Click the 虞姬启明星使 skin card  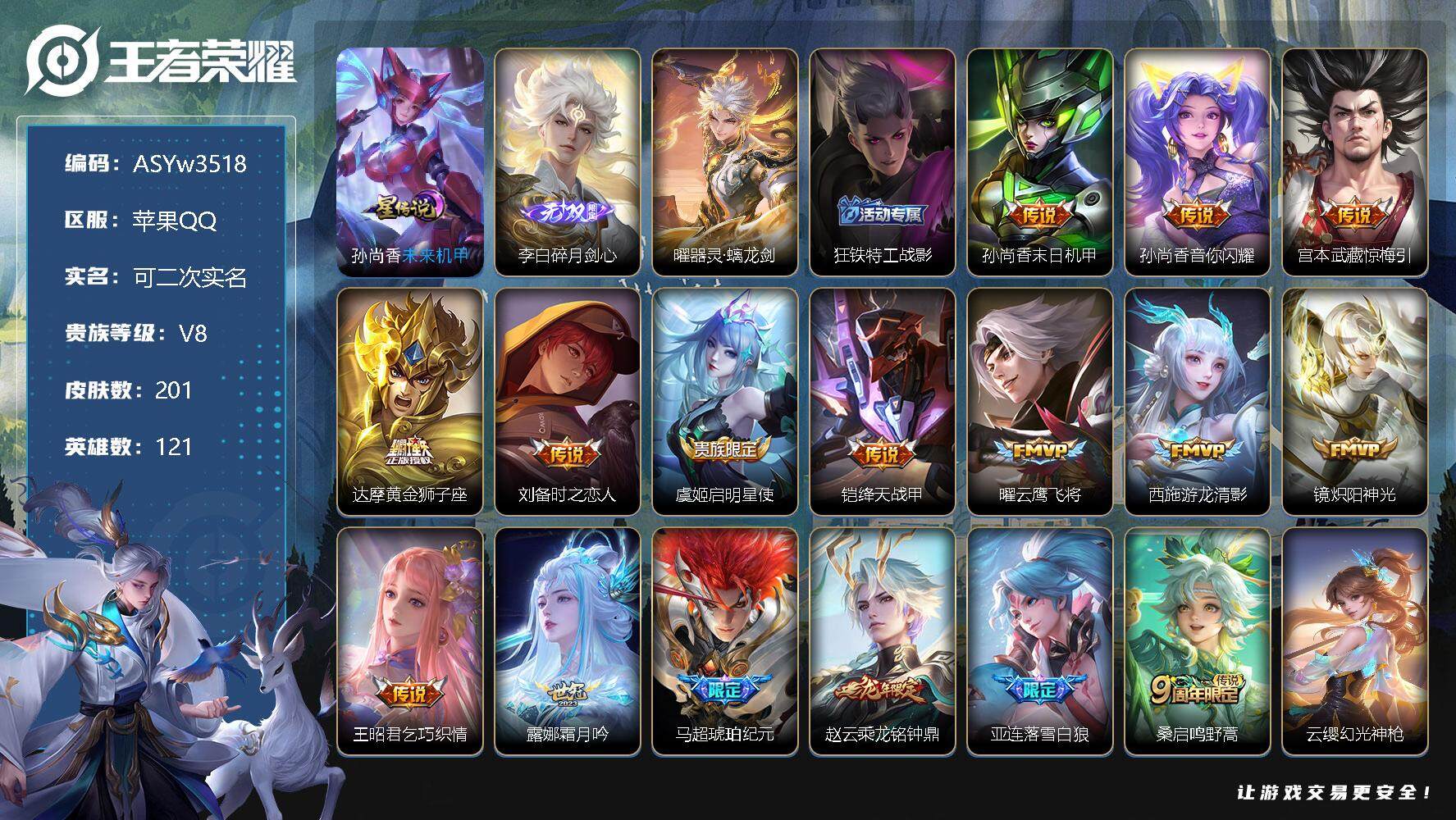point(725,401)
